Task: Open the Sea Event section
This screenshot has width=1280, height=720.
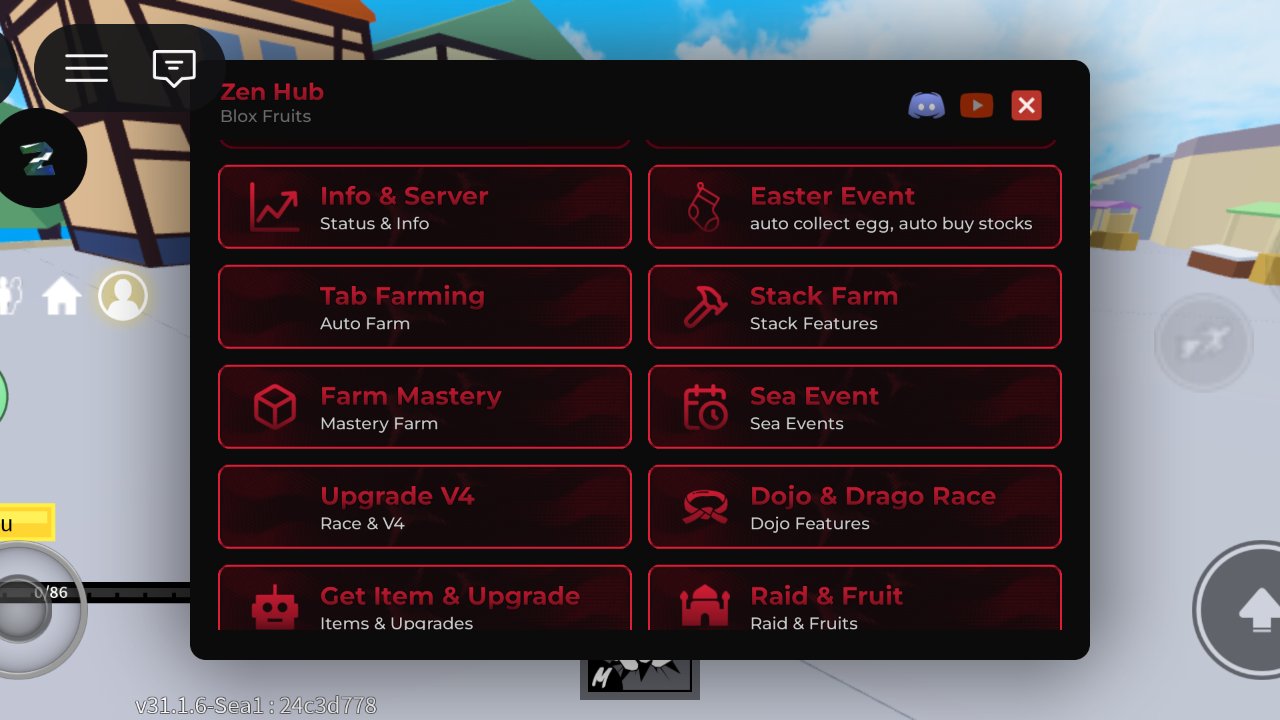Action: 854,407
